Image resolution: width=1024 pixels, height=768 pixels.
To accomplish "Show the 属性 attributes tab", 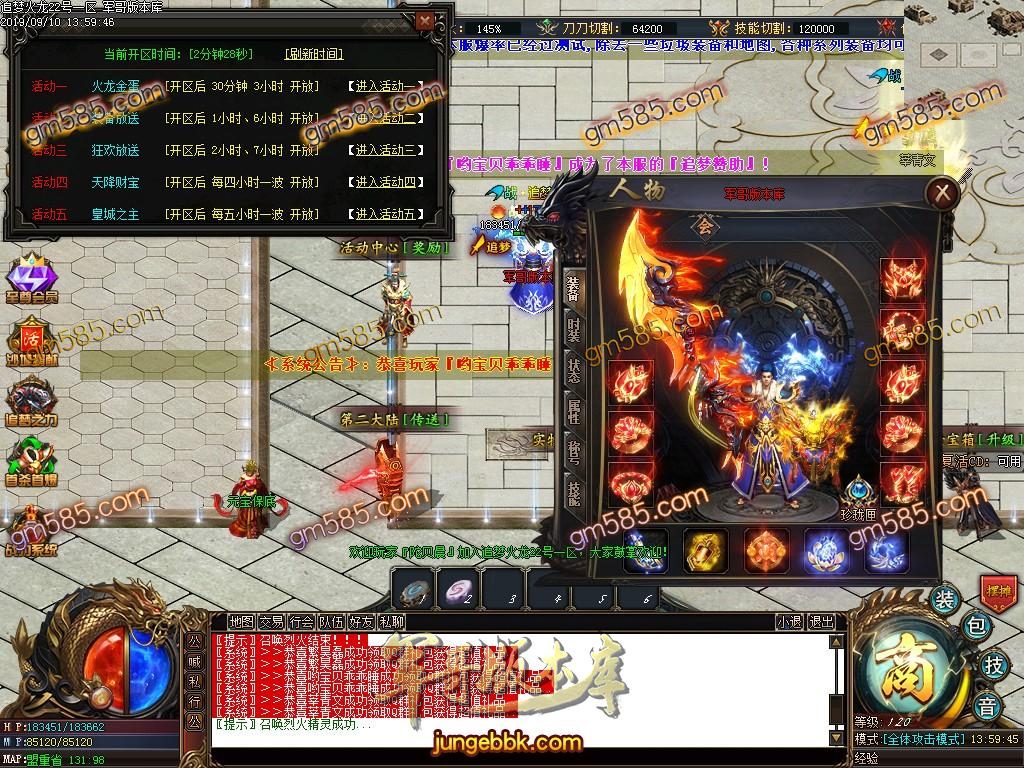I will click(x=574, y=411).
